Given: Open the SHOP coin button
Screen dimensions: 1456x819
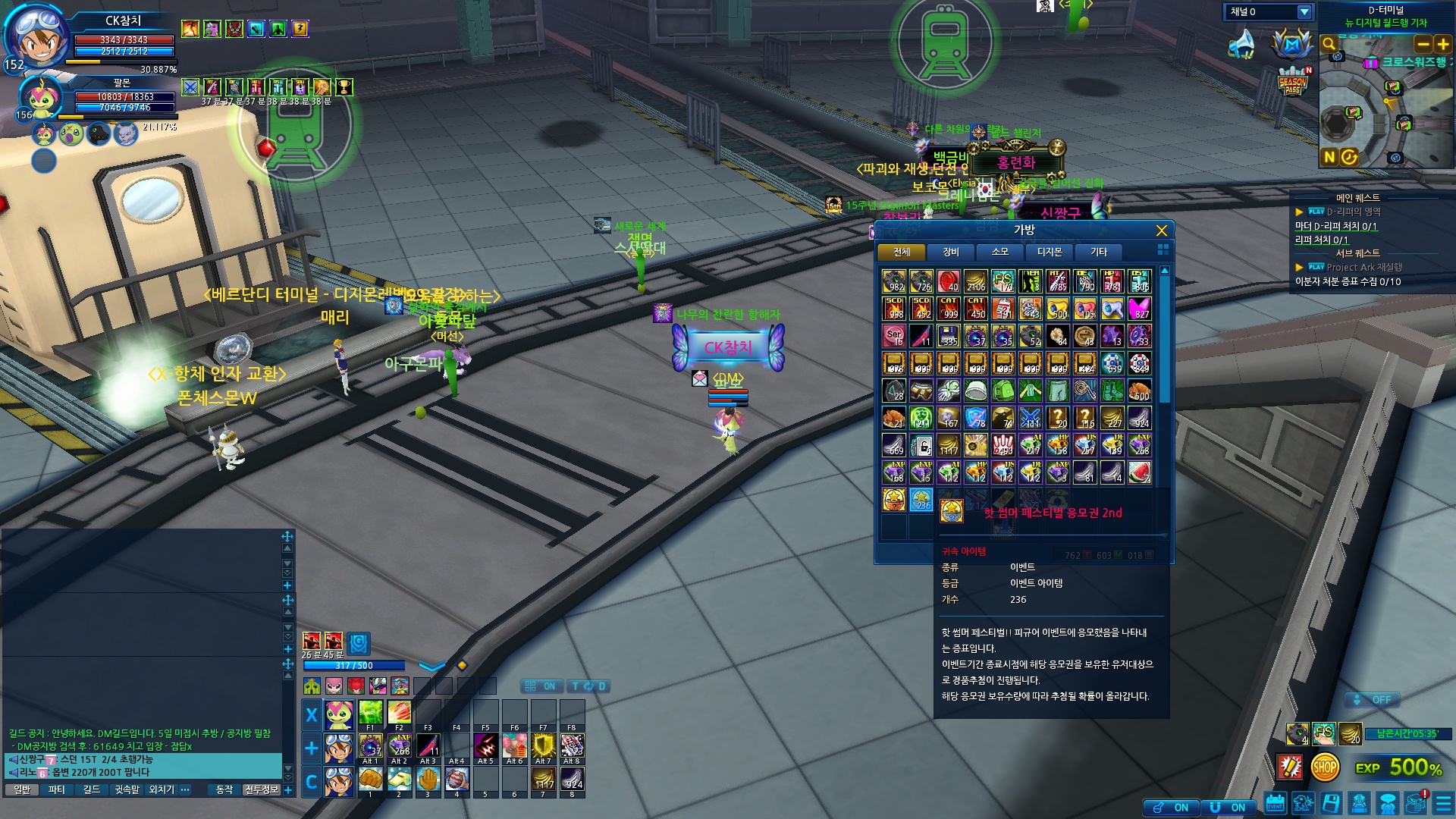Looking at the screenshot, I should click(1325, 767).
